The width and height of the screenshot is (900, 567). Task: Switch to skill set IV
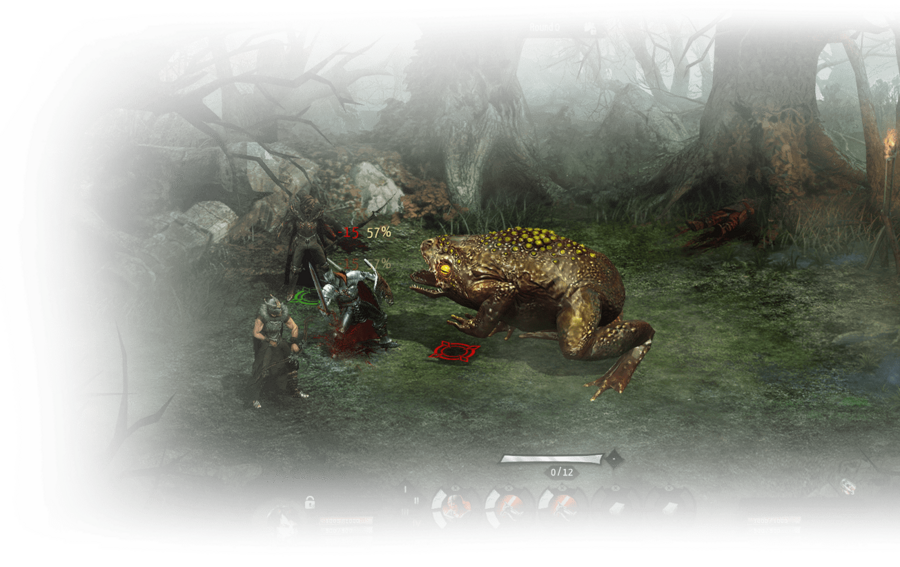pos(416,523)
